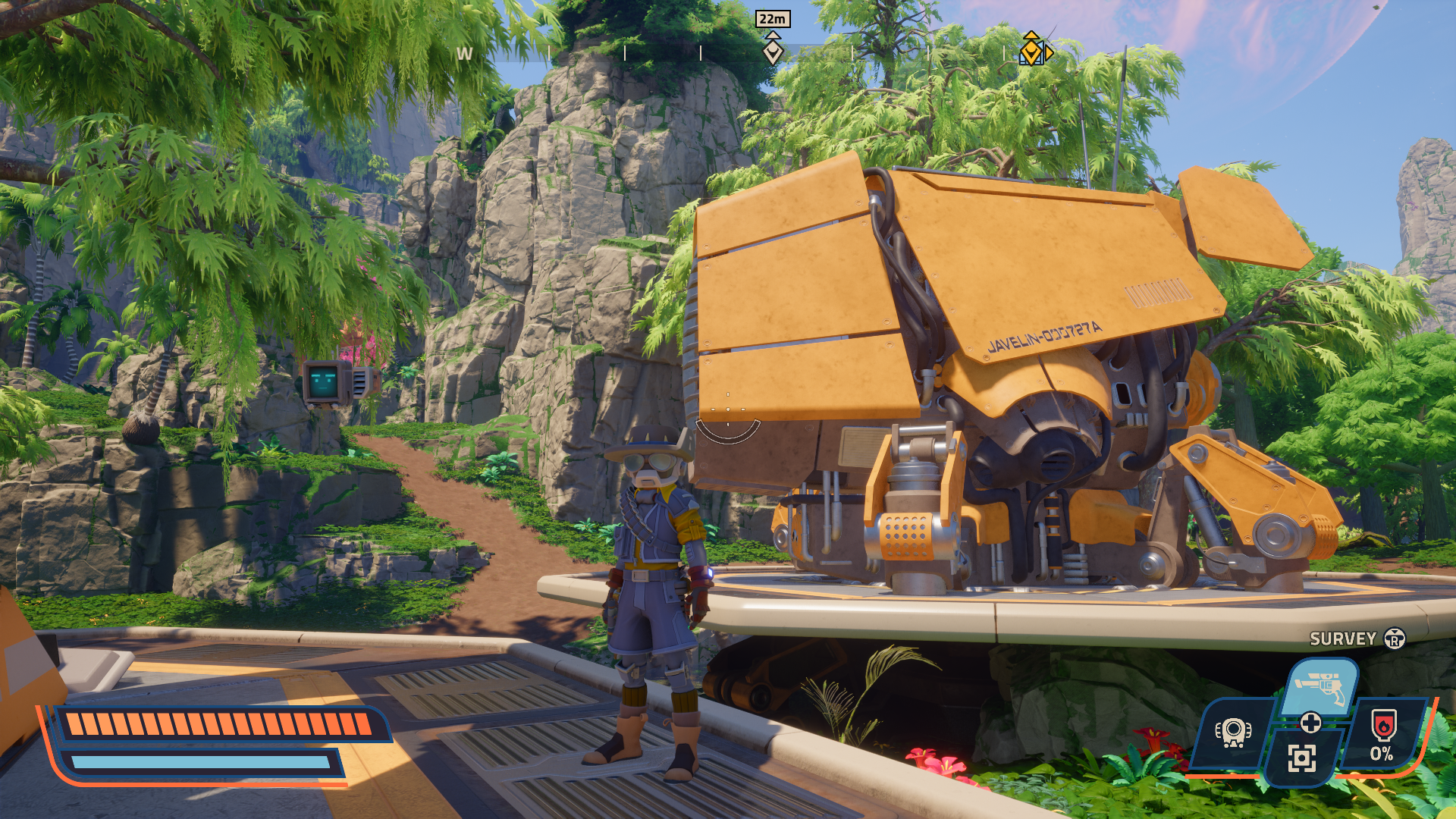Select the round helmet gadget slot

[1233, 733]
